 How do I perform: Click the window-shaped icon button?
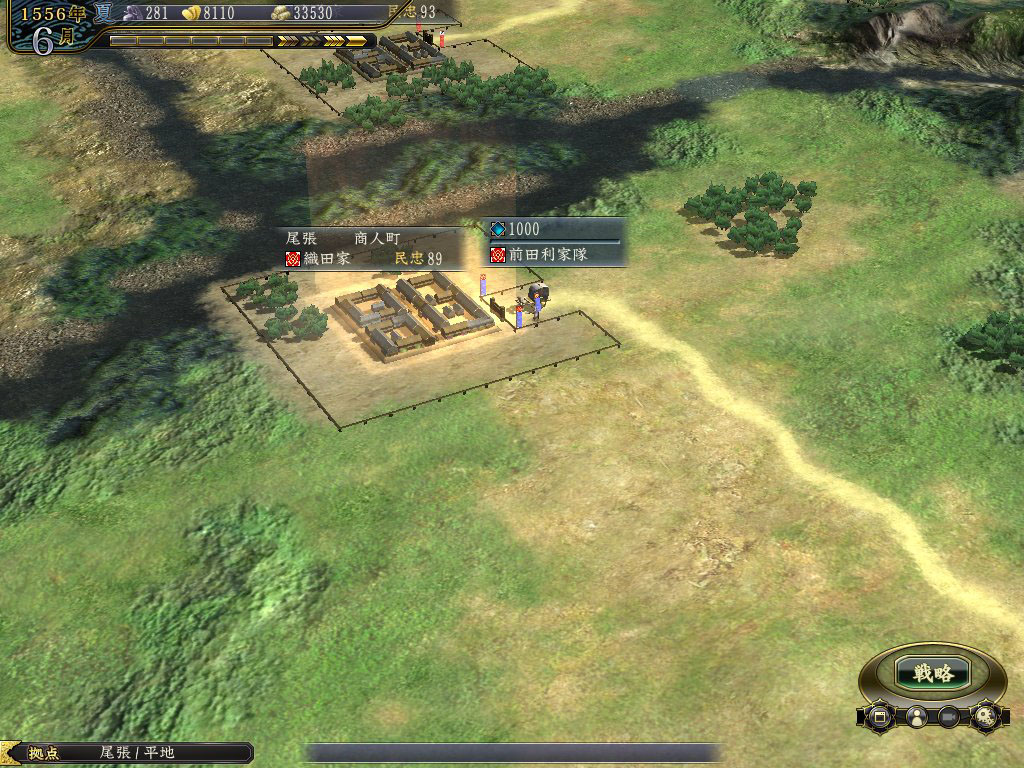[x=881, y=716]
